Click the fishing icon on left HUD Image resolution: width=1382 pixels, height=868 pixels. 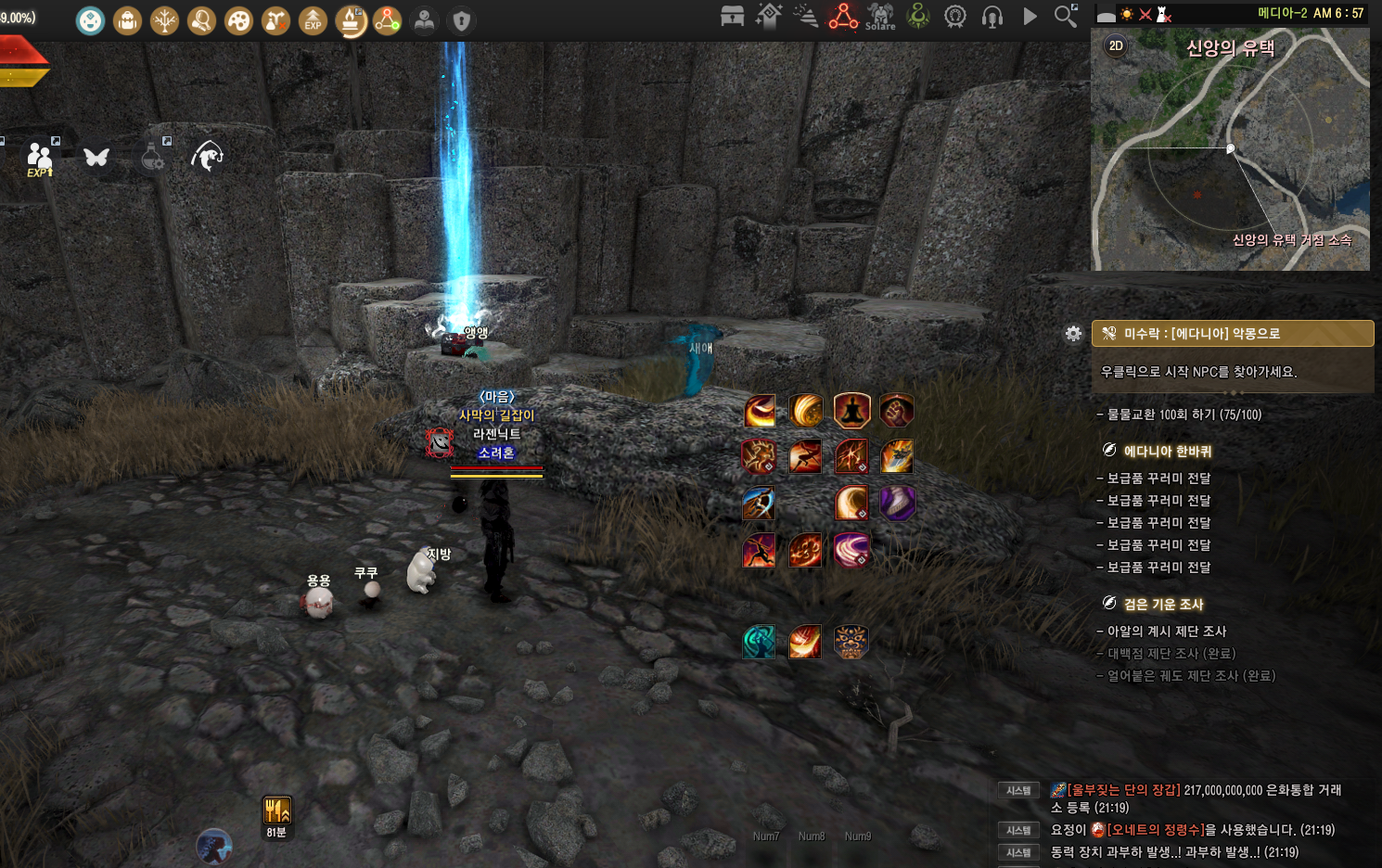point(207,157)
